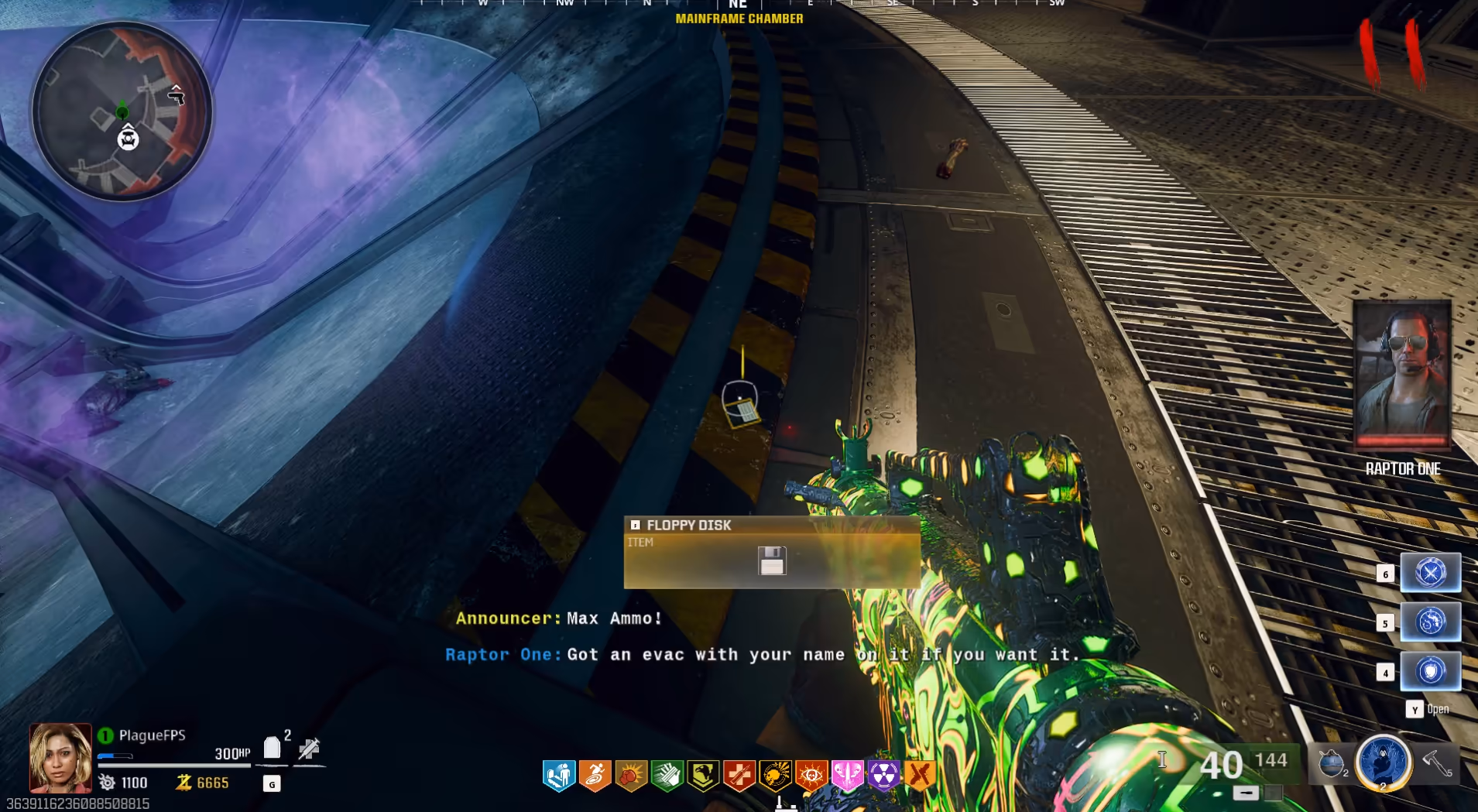Select the golden skull perk badge
The width and height of the screenshot is (1478, 812).
[x=775, y=775]
